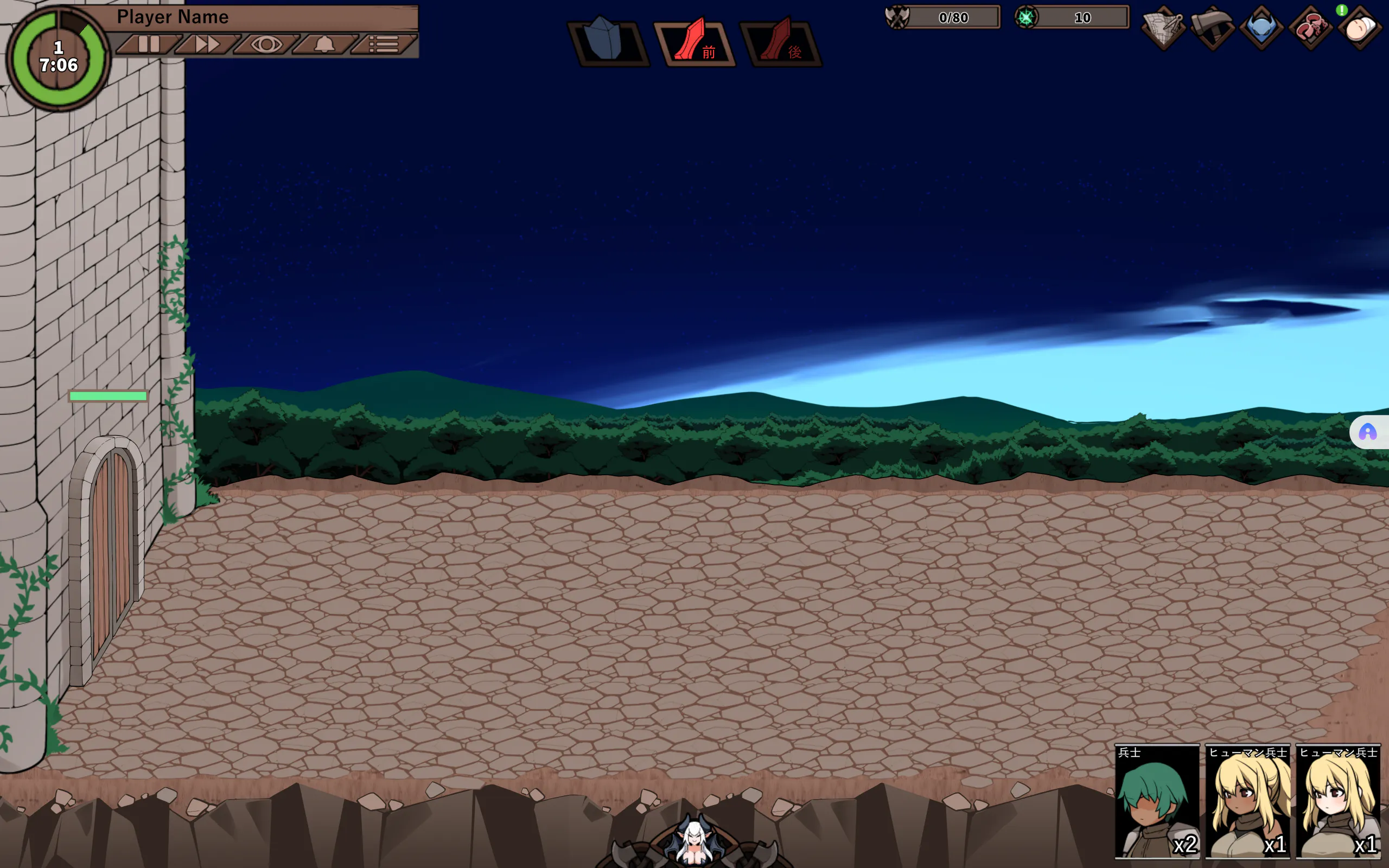The width and height of the screenshot is (1389, 868).
Task: Open the list menu button
Action: pyautogui.click(x=384, y=44)
